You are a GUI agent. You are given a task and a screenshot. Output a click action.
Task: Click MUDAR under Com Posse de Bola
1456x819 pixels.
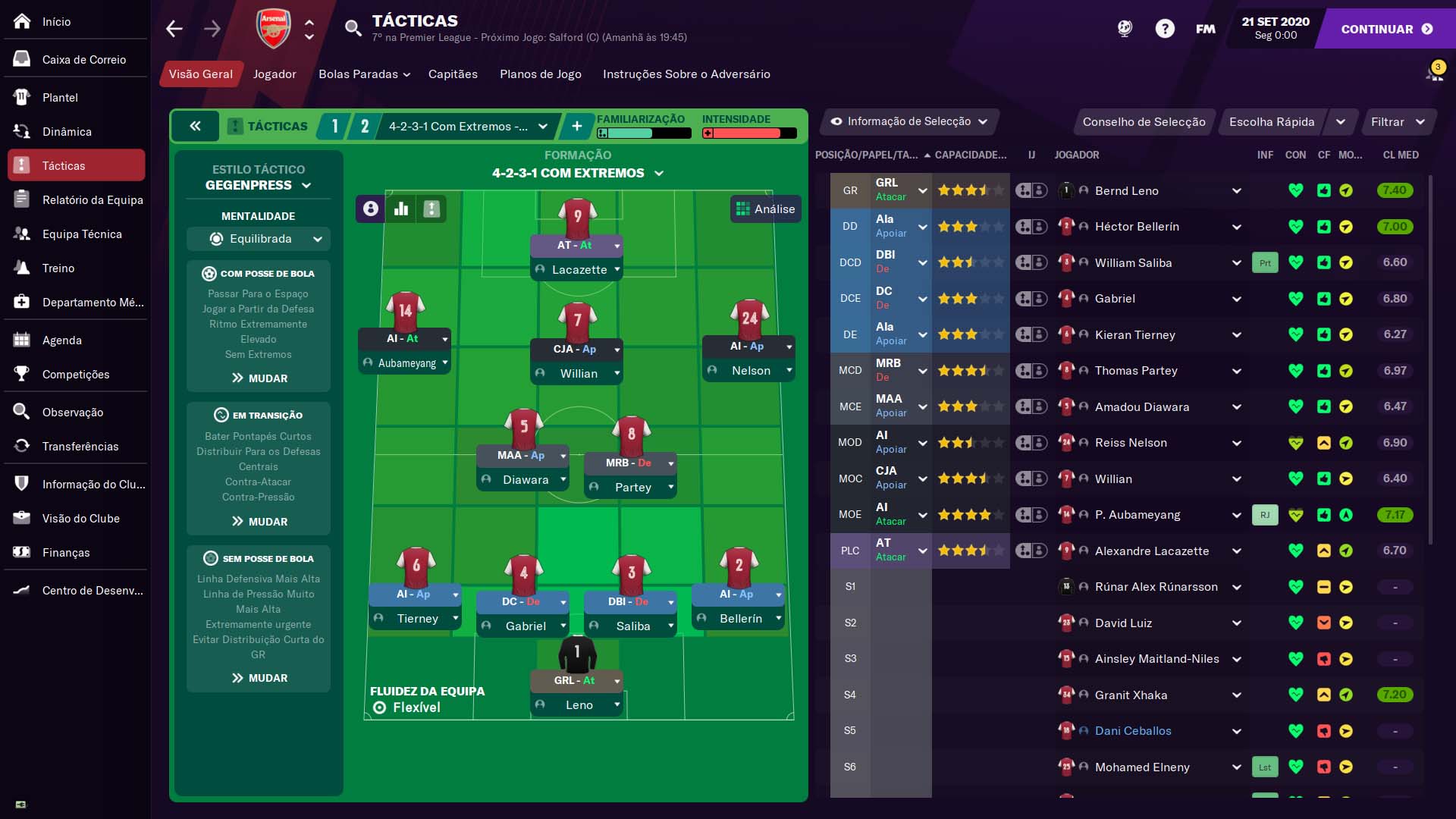(x=258, y=378)
